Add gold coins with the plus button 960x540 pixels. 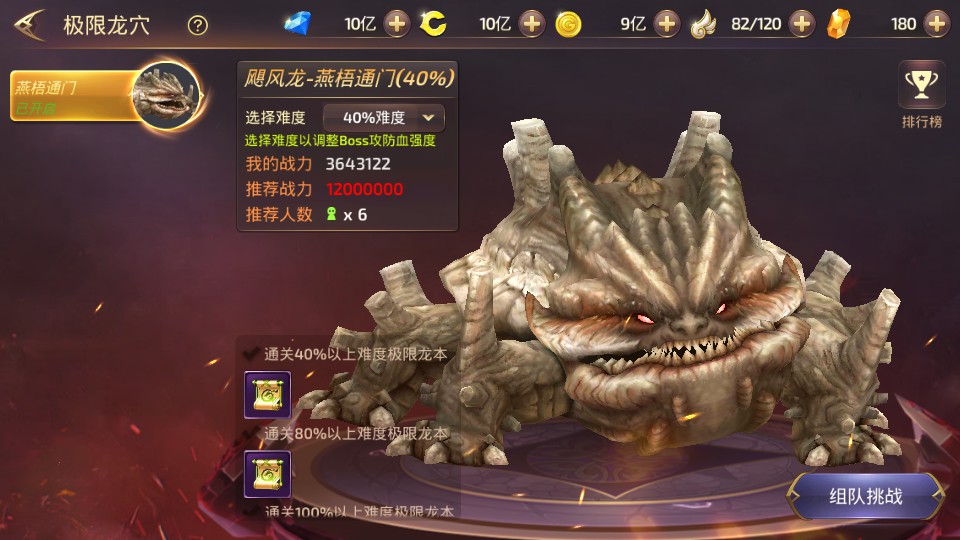point(668,24)
